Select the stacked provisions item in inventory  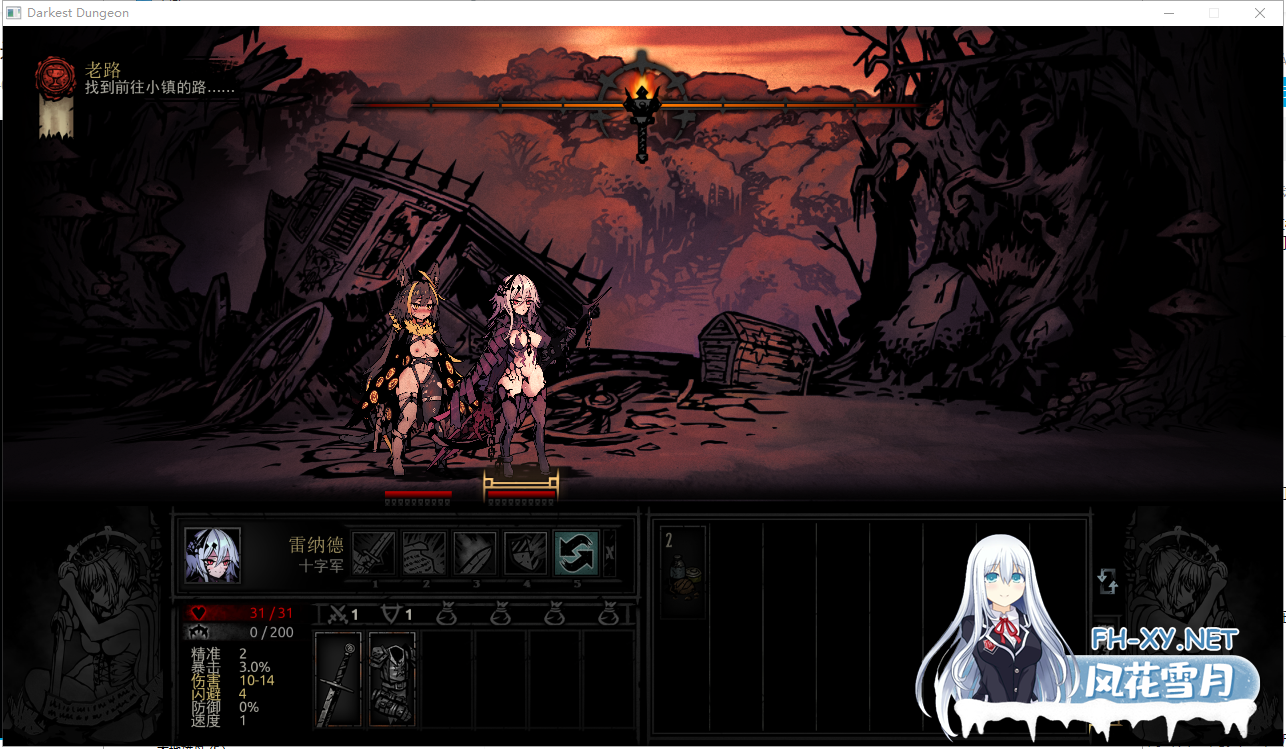click(681, 572)
